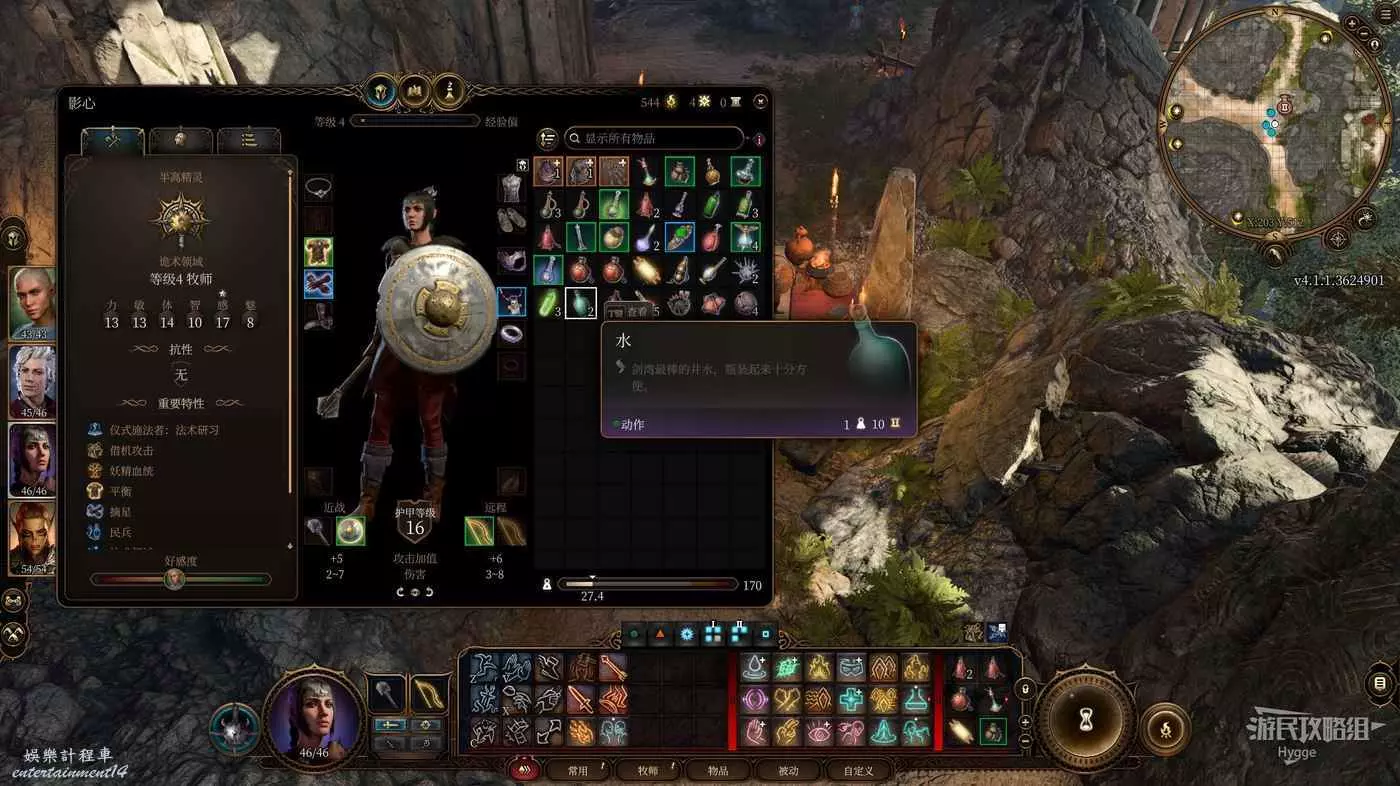Open the inventory sort options button
This screenshot has width=1400, height=786.
click(546, 138)
